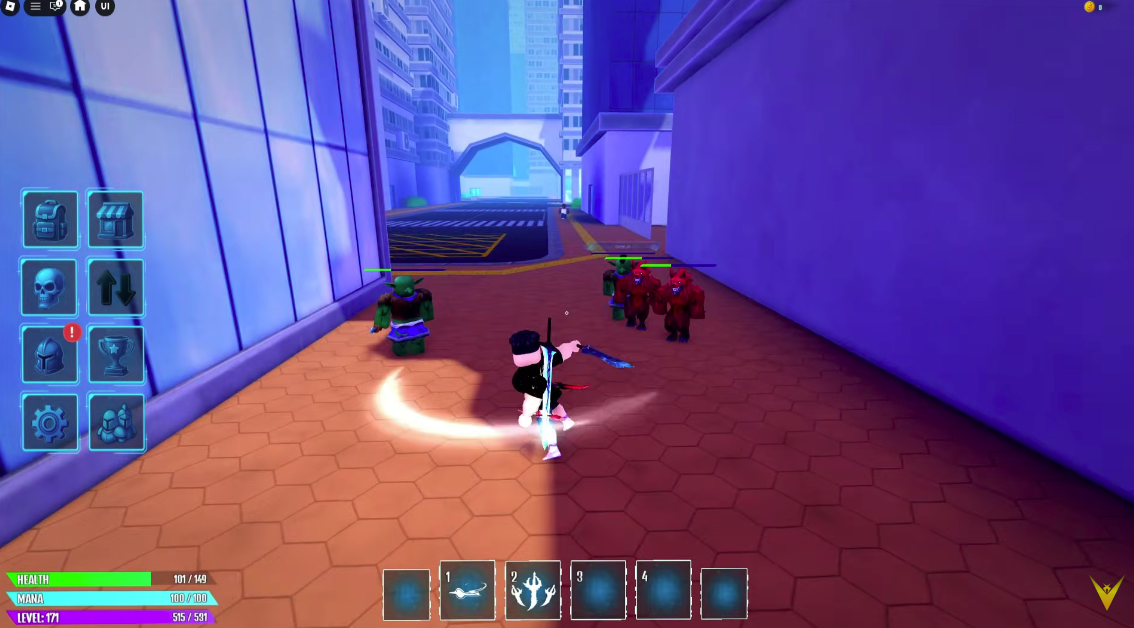Click the yellow V emblem in corner
Screen dimensions: 1134x628
pos(1106,592)
